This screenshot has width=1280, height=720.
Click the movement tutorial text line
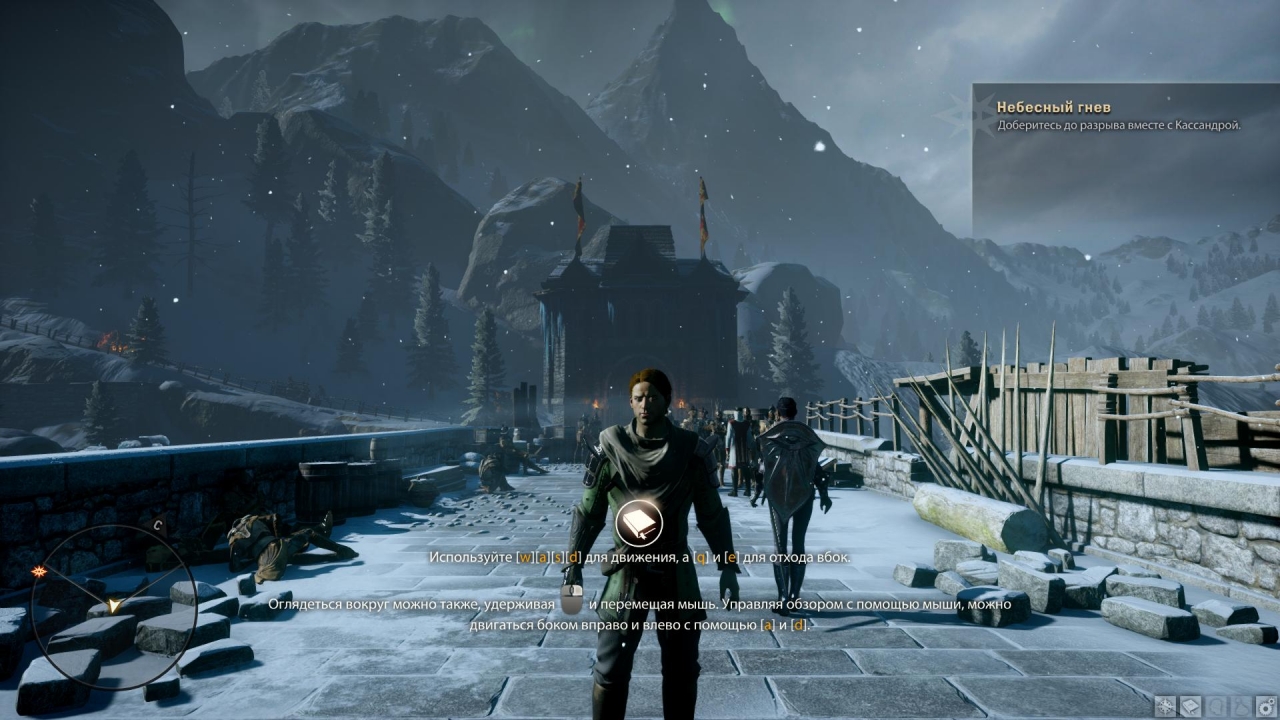640,558
